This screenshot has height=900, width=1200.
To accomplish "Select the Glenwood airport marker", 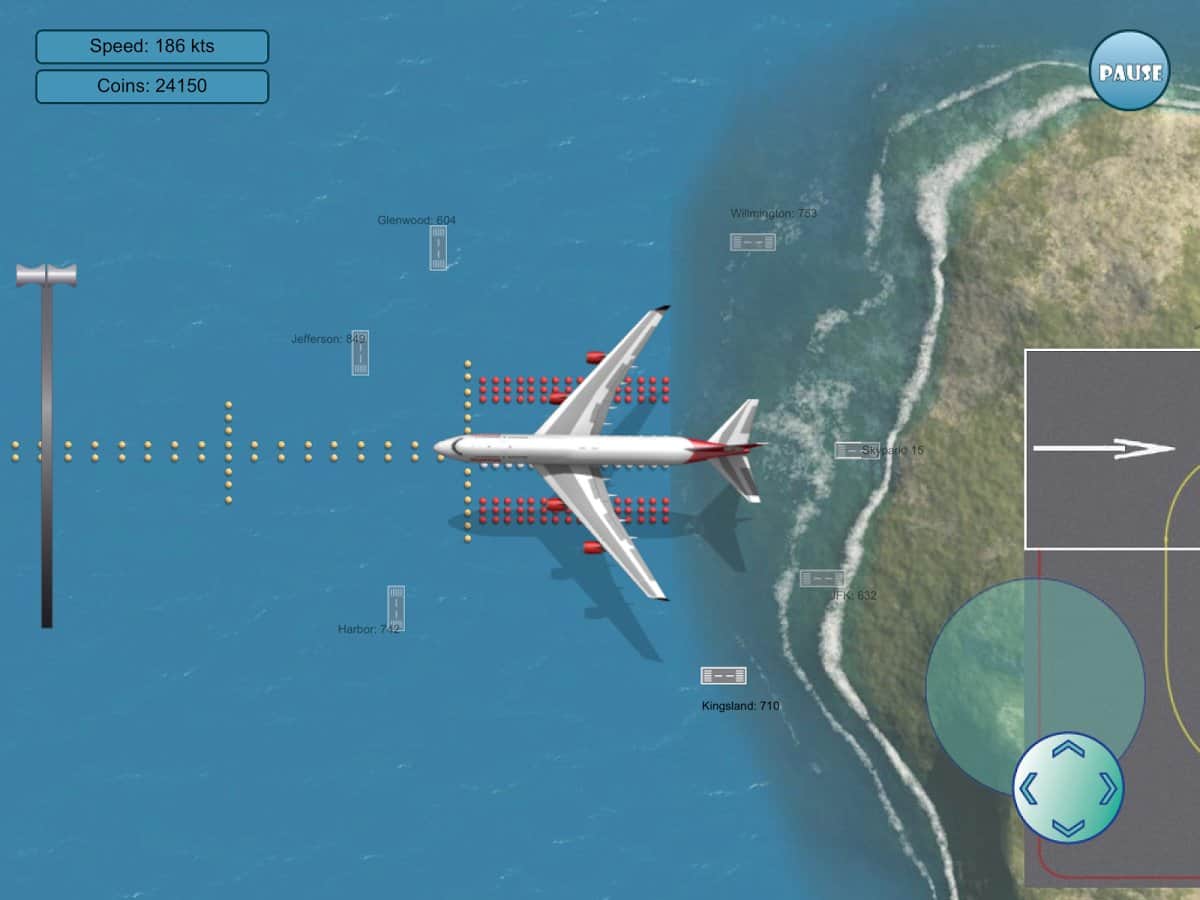I will point(438,247).
